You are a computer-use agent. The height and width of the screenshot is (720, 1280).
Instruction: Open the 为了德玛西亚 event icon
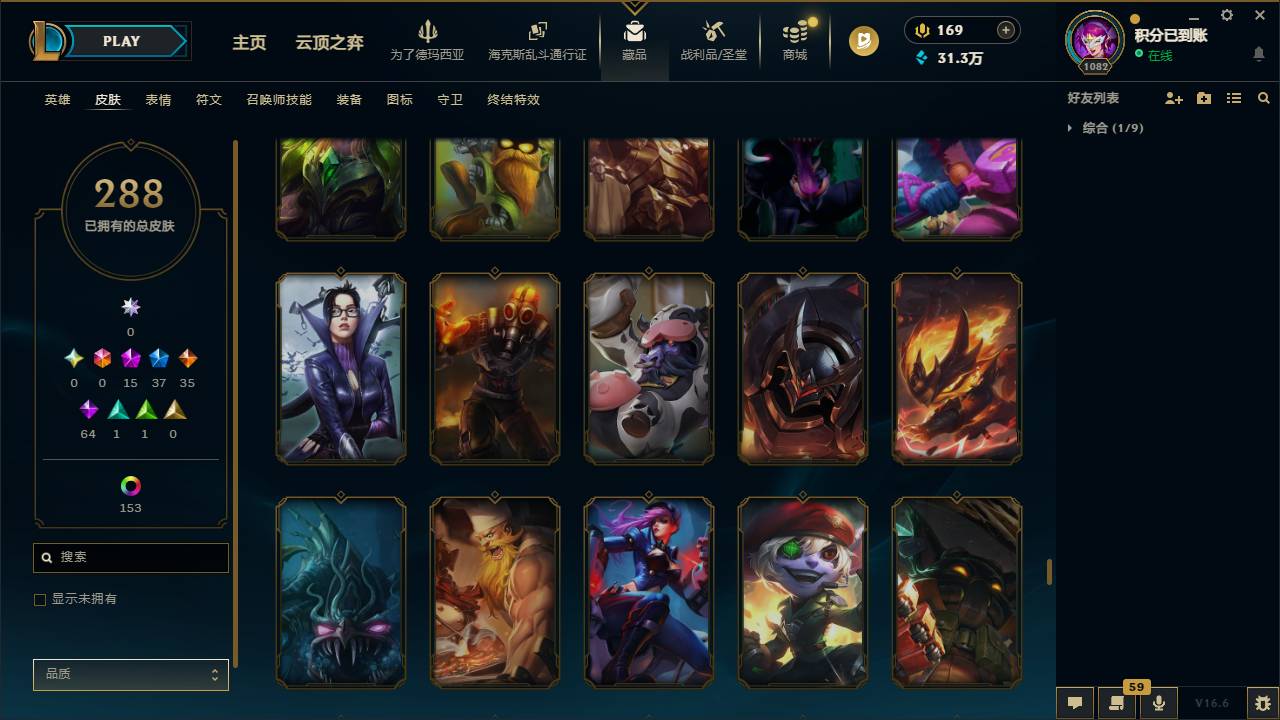tap(429, 31)
